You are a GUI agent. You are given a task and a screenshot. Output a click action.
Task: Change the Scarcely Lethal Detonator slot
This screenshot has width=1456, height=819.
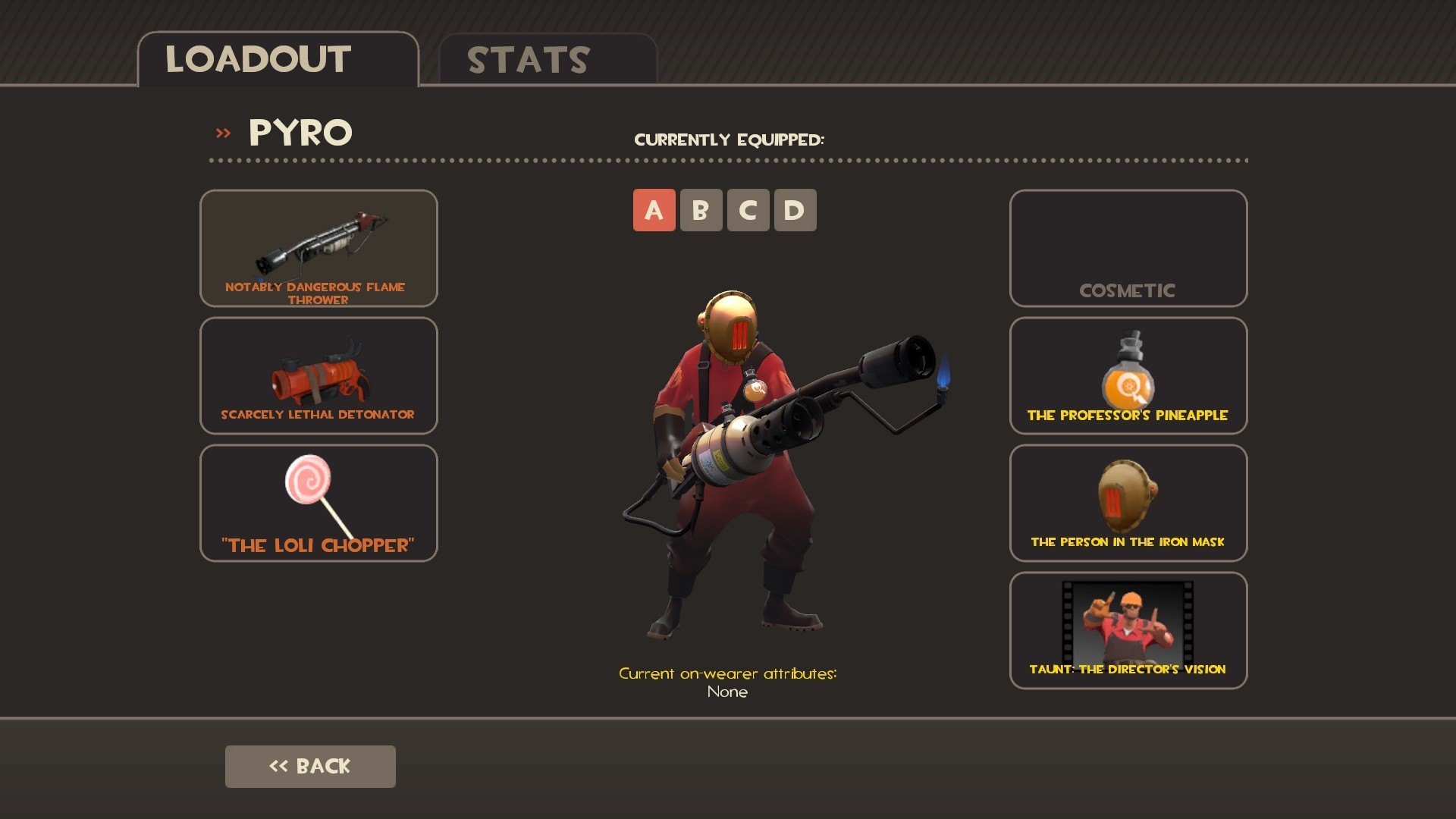click(318, 375)
